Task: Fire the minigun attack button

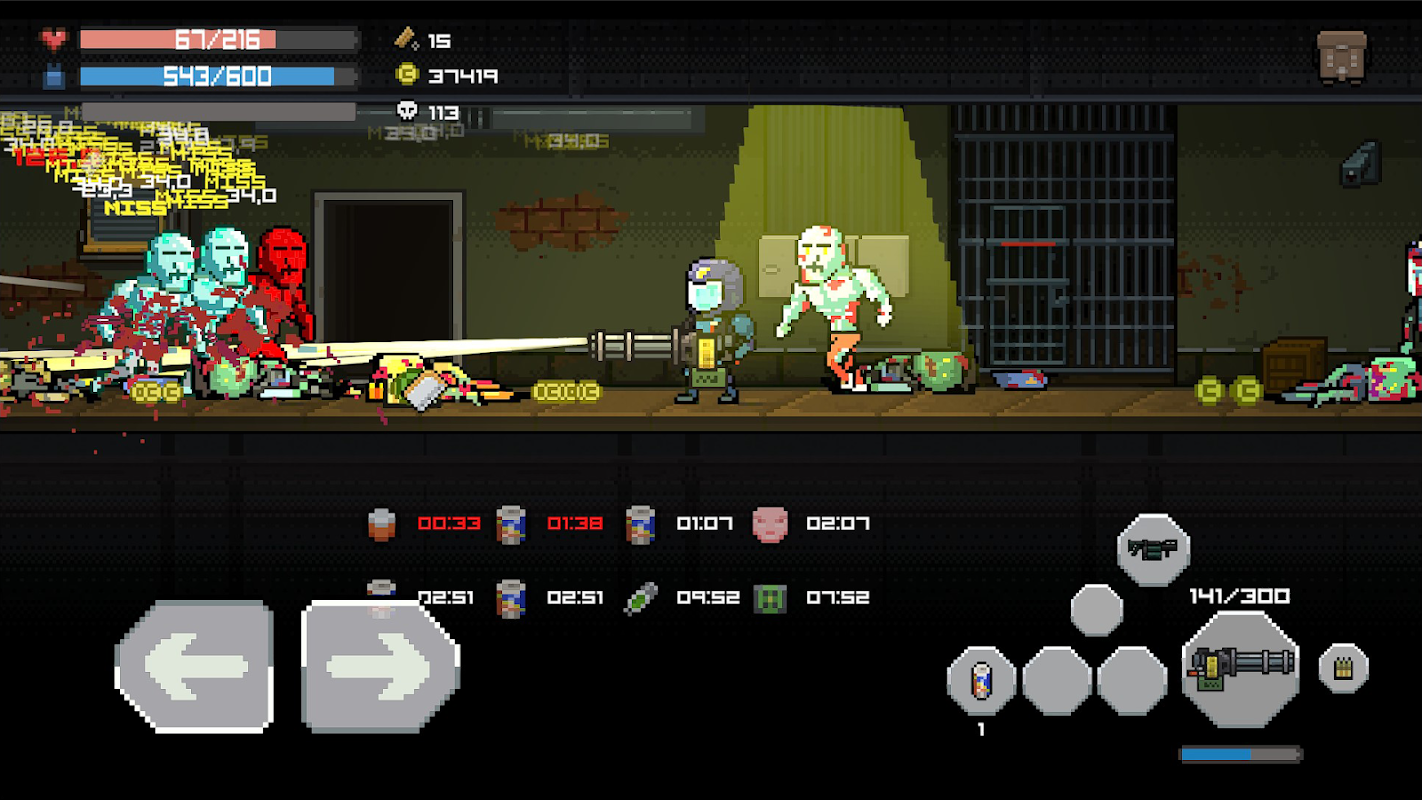Action: coord(1240,668)
